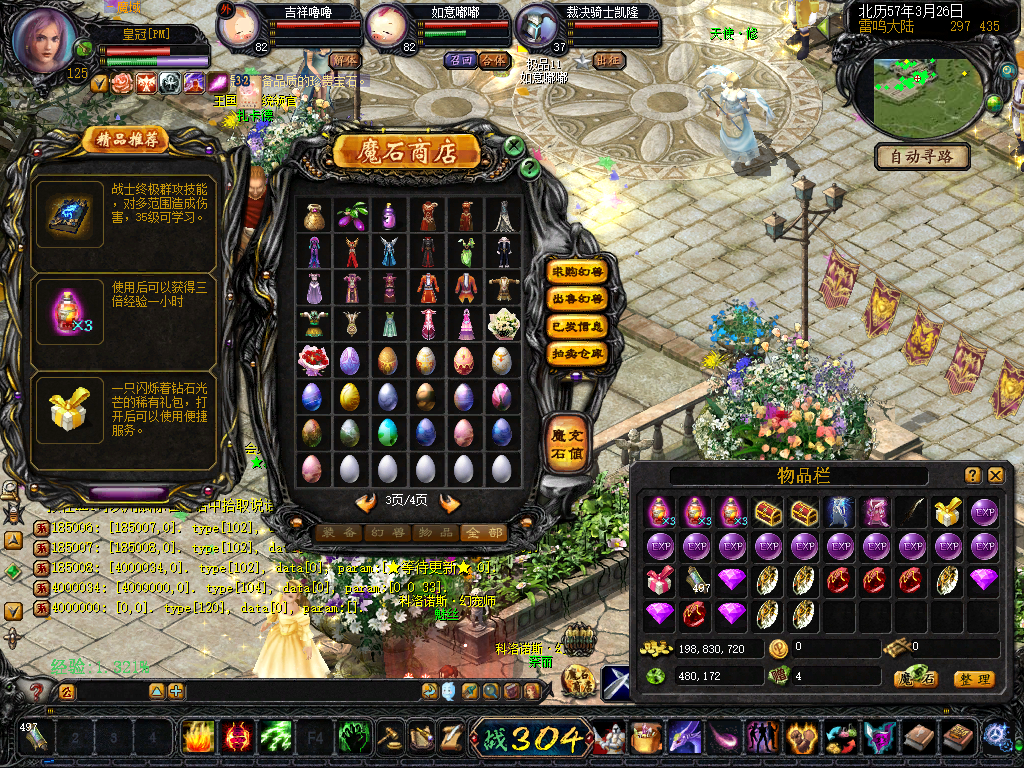Open 已发信息 messages

pyautogui.click(x=578, y=326)
